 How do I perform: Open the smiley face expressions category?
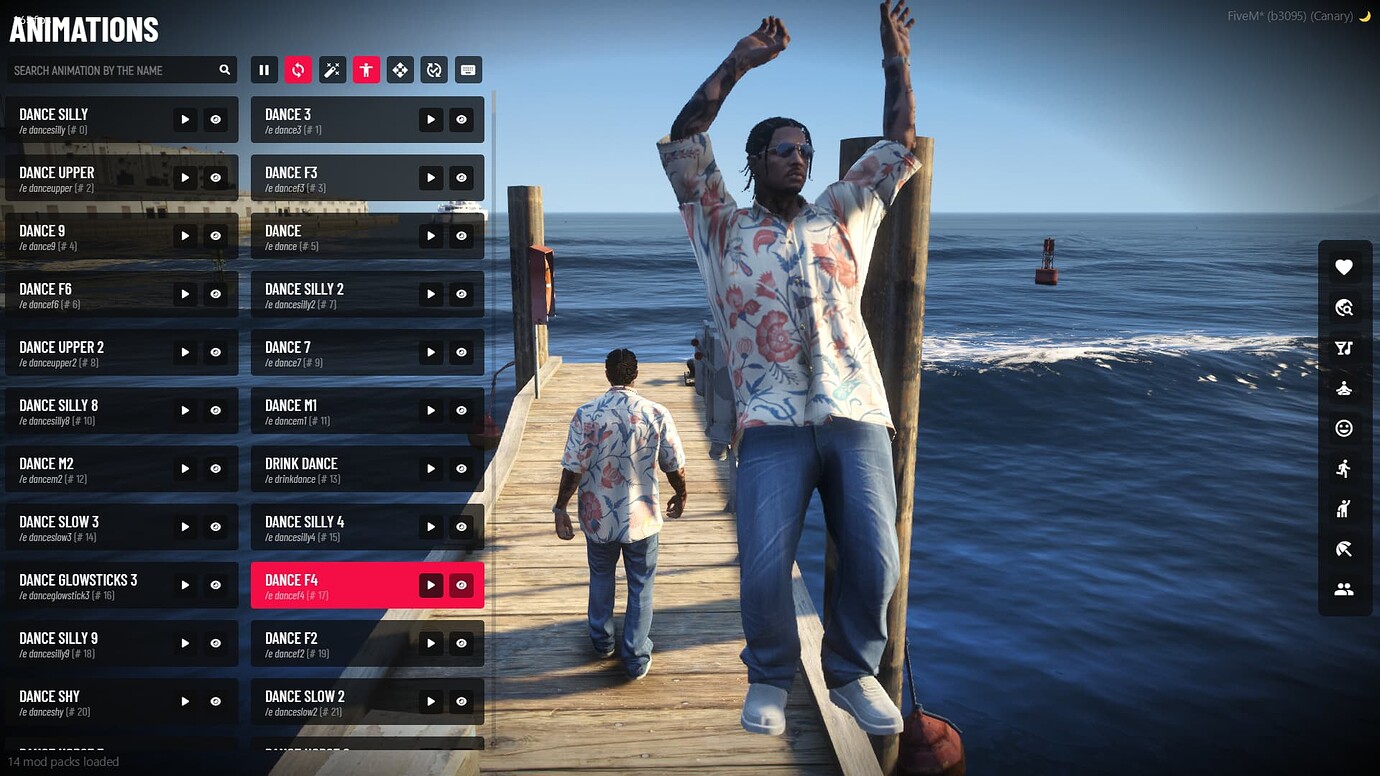pos(1344,428)
